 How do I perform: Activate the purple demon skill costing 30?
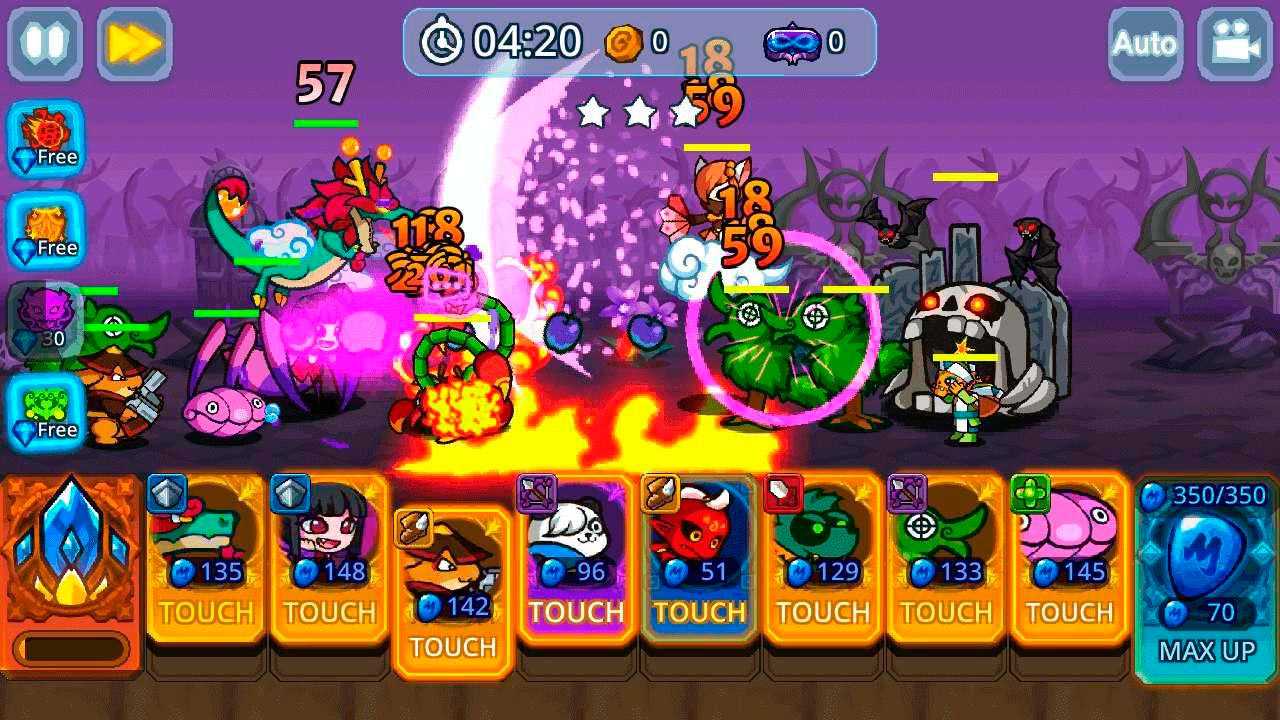[x=46, y=322]
